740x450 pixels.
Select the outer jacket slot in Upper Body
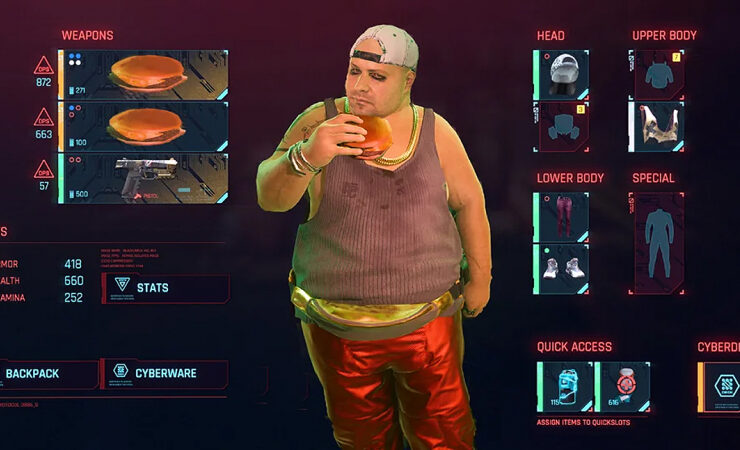pyautogui.click(x=657, y=74)
